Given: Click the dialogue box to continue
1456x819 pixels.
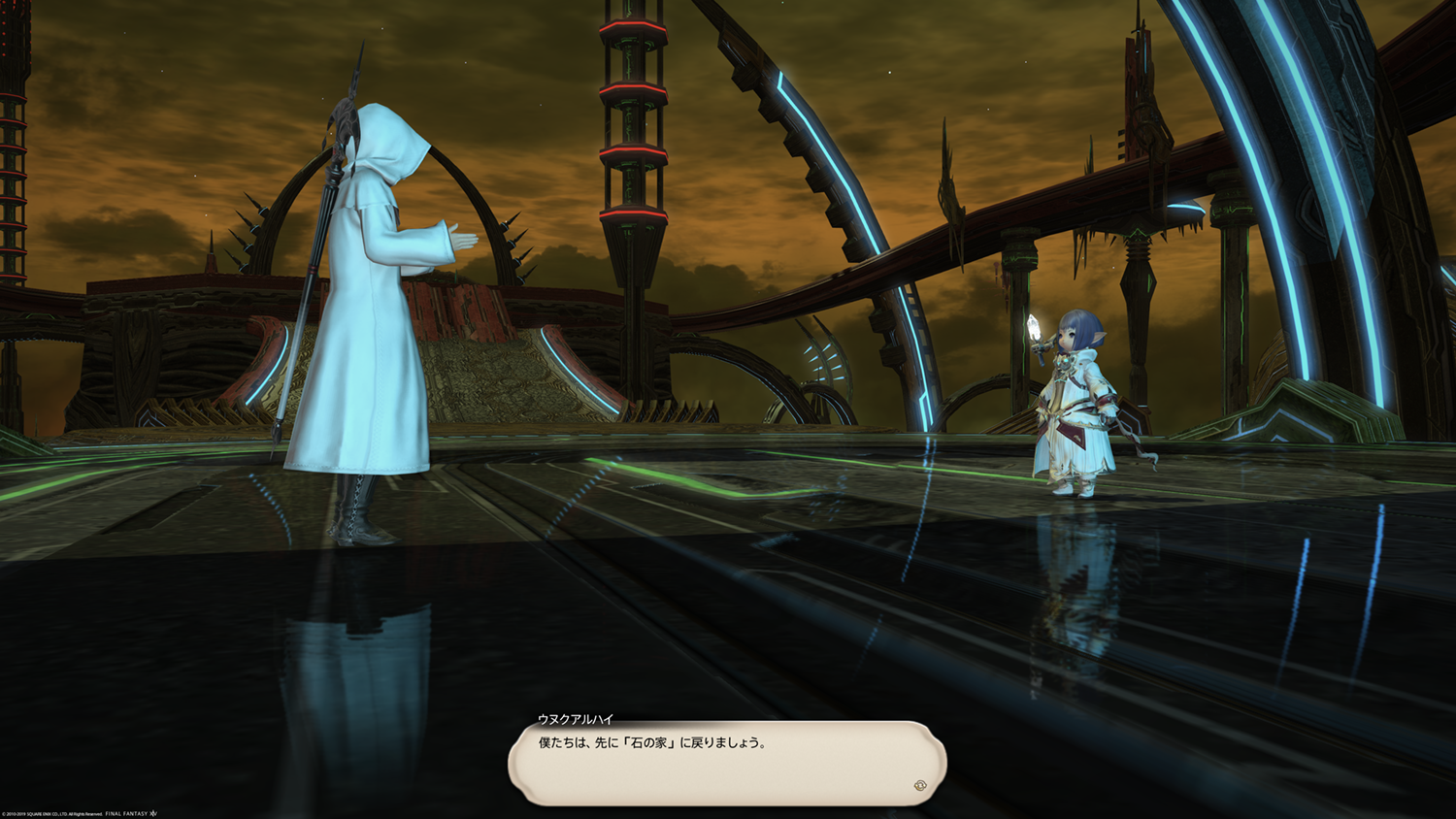Looking at the screenshot, I should click(x=726, y=763).
